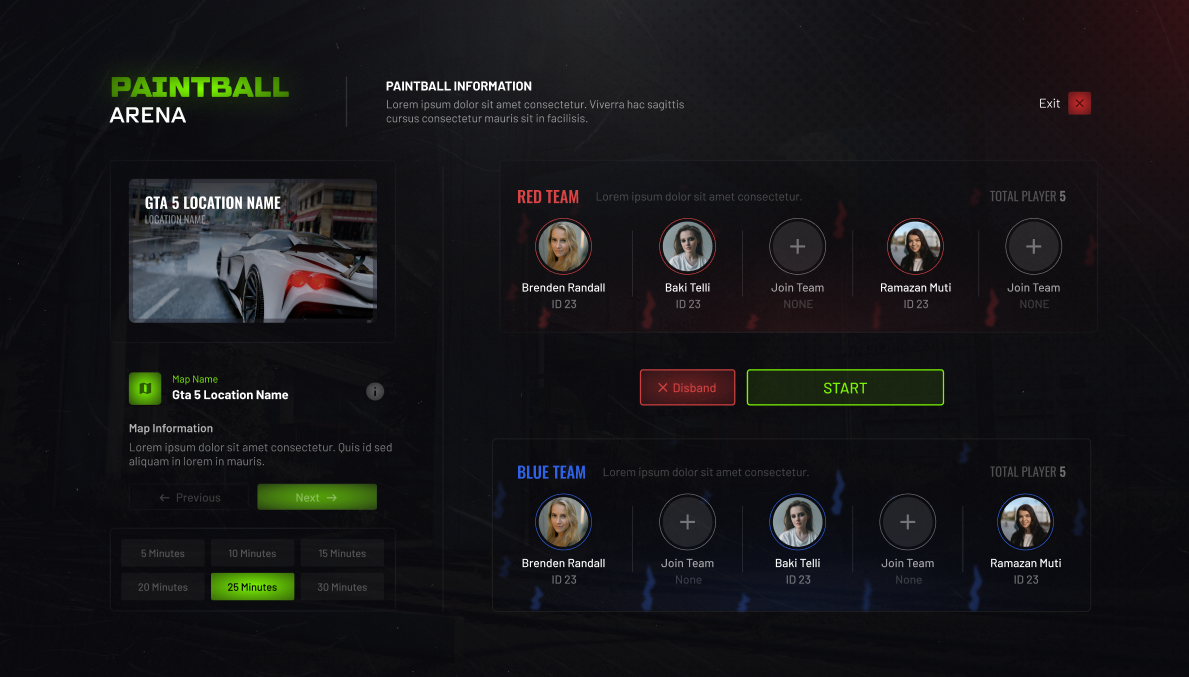Select the 15 Minutes option
Image resolution: width=1189 pixels, height=677 pixels.
point(342,553)
